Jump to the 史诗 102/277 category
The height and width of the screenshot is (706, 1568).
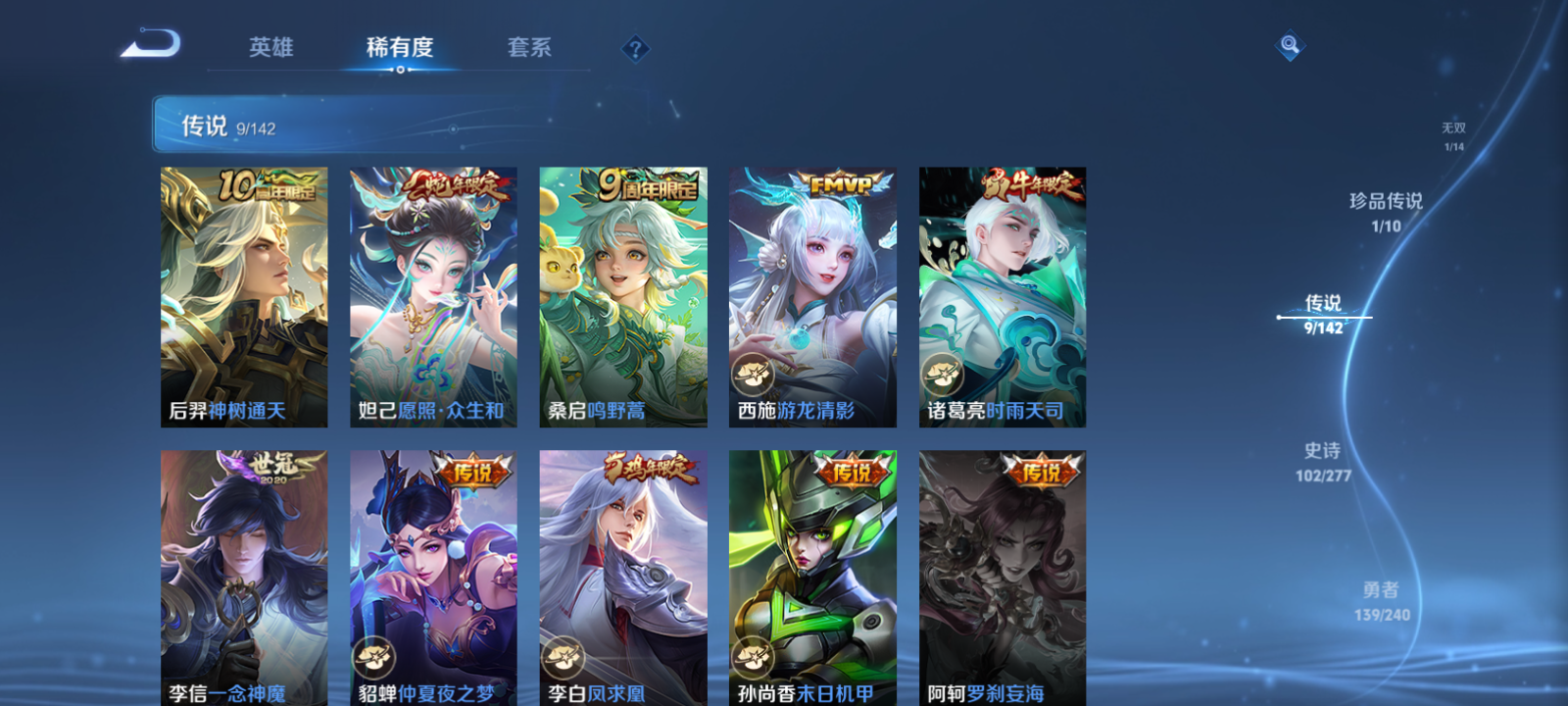[x=1321, y=461]
